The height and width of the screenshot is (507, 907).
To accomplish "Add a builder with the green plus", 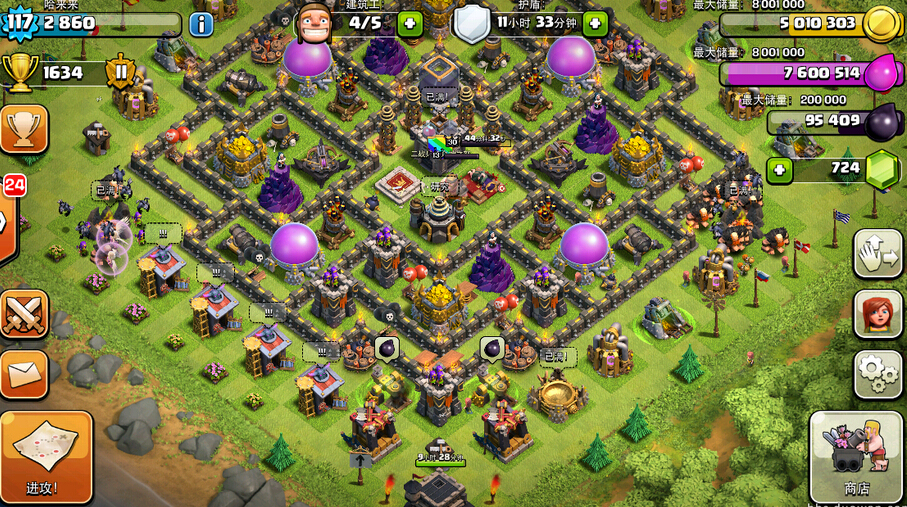I will click(x=410, y=23).
